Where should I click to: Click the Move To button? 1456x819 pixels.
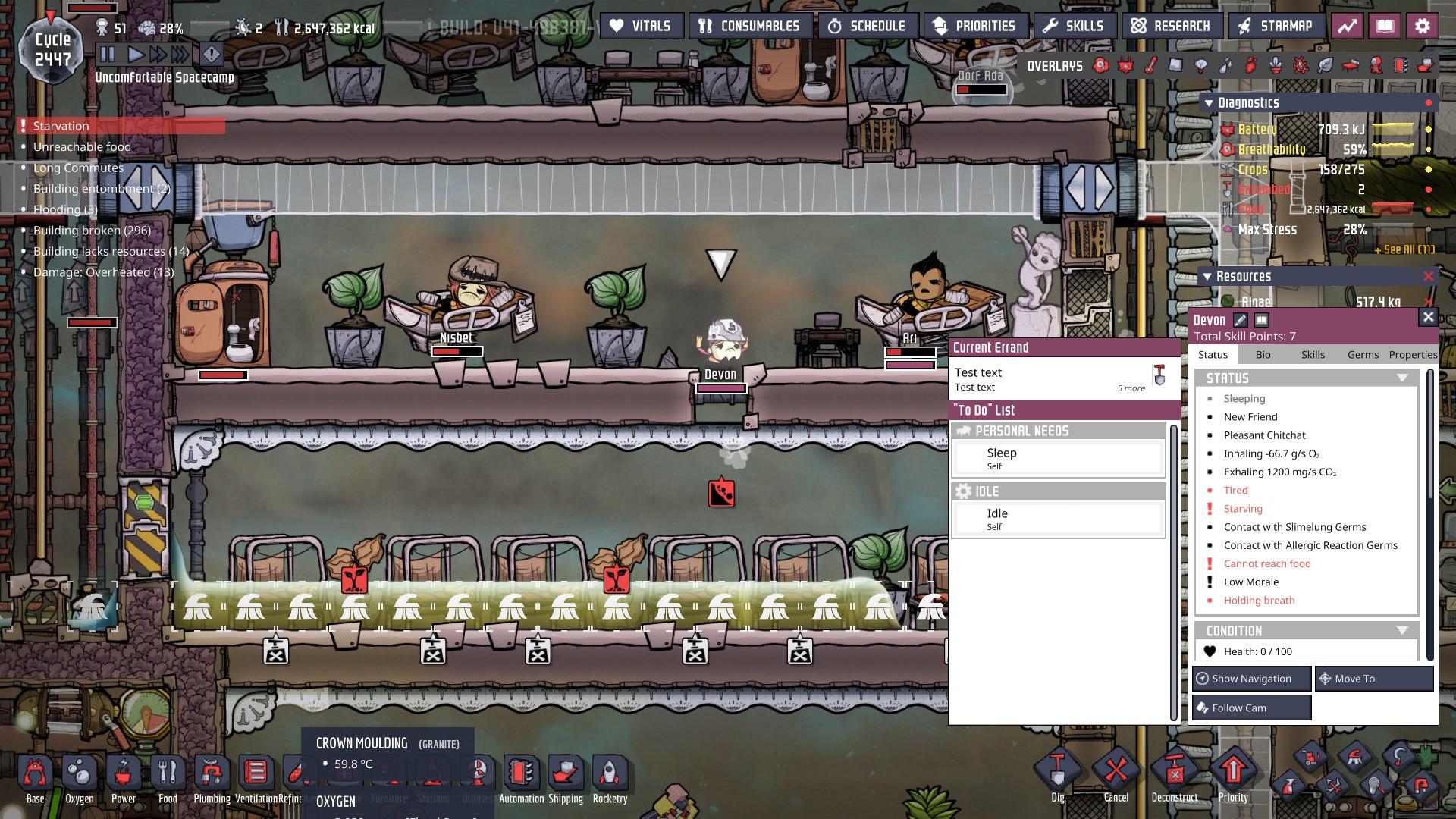pos(1373,679)
